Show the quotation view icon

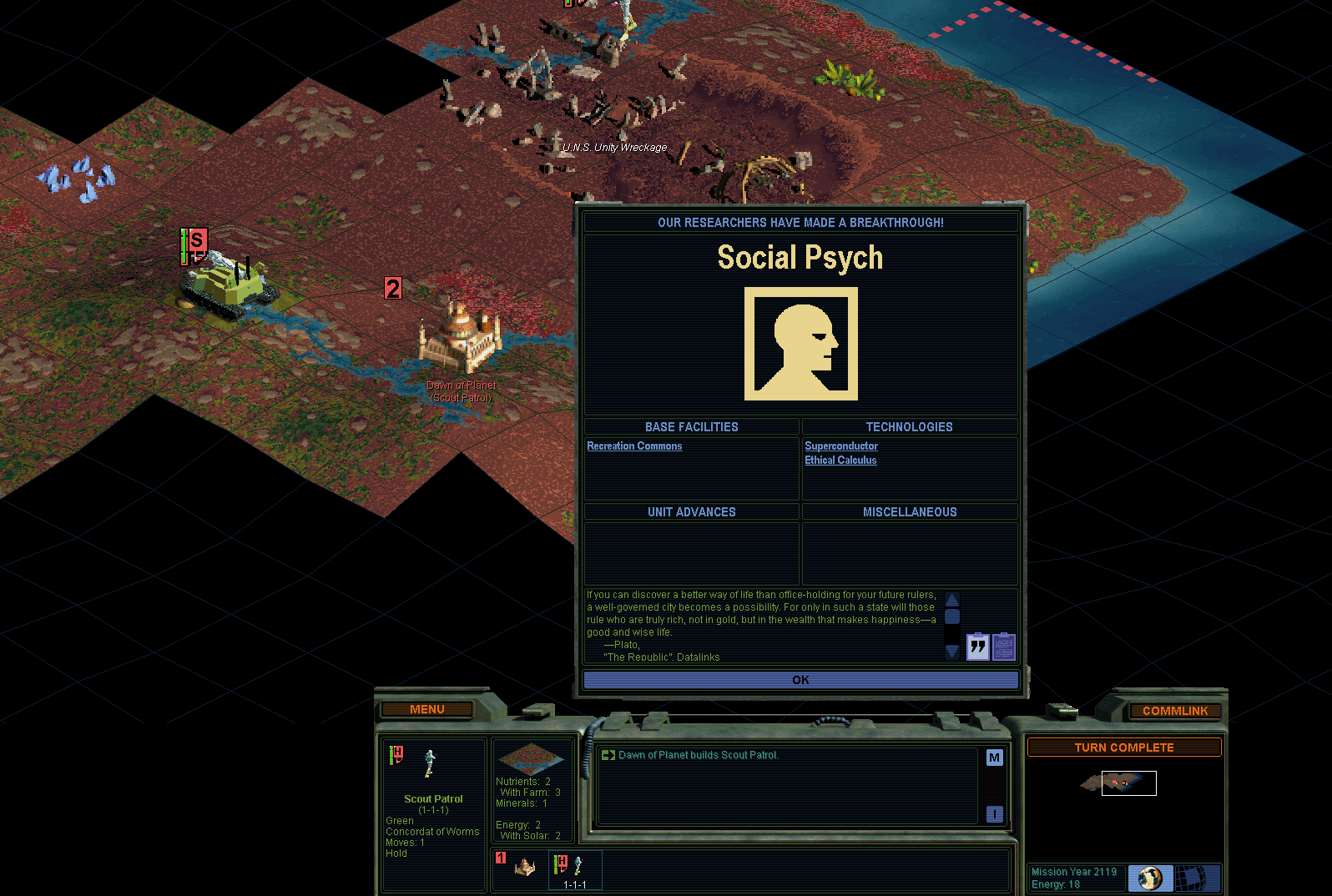pos(977,647)
